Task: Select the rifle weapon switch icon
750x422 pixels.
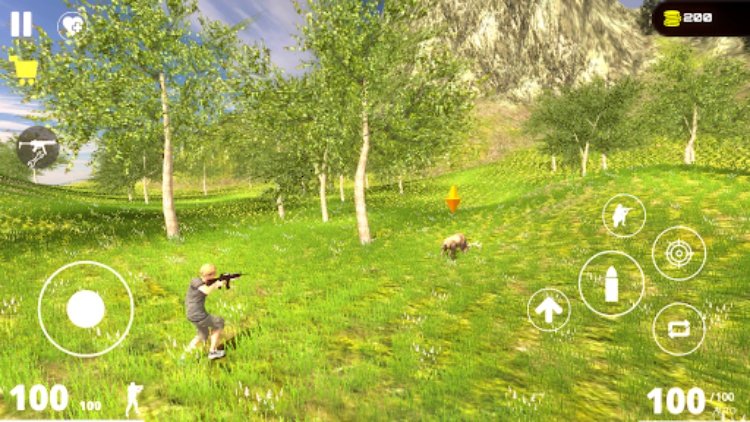Action: click(38, 147)
